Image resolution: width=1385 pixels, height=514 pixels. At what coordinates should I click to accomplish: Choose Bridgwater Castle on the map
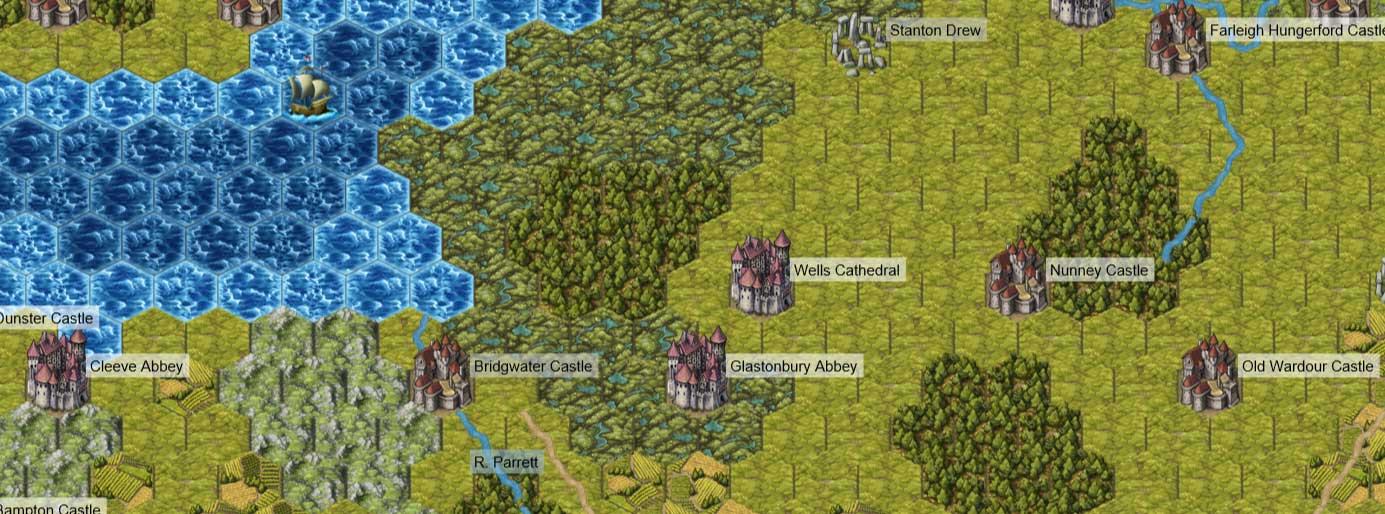pyautogui.click(x=442, y=373)
